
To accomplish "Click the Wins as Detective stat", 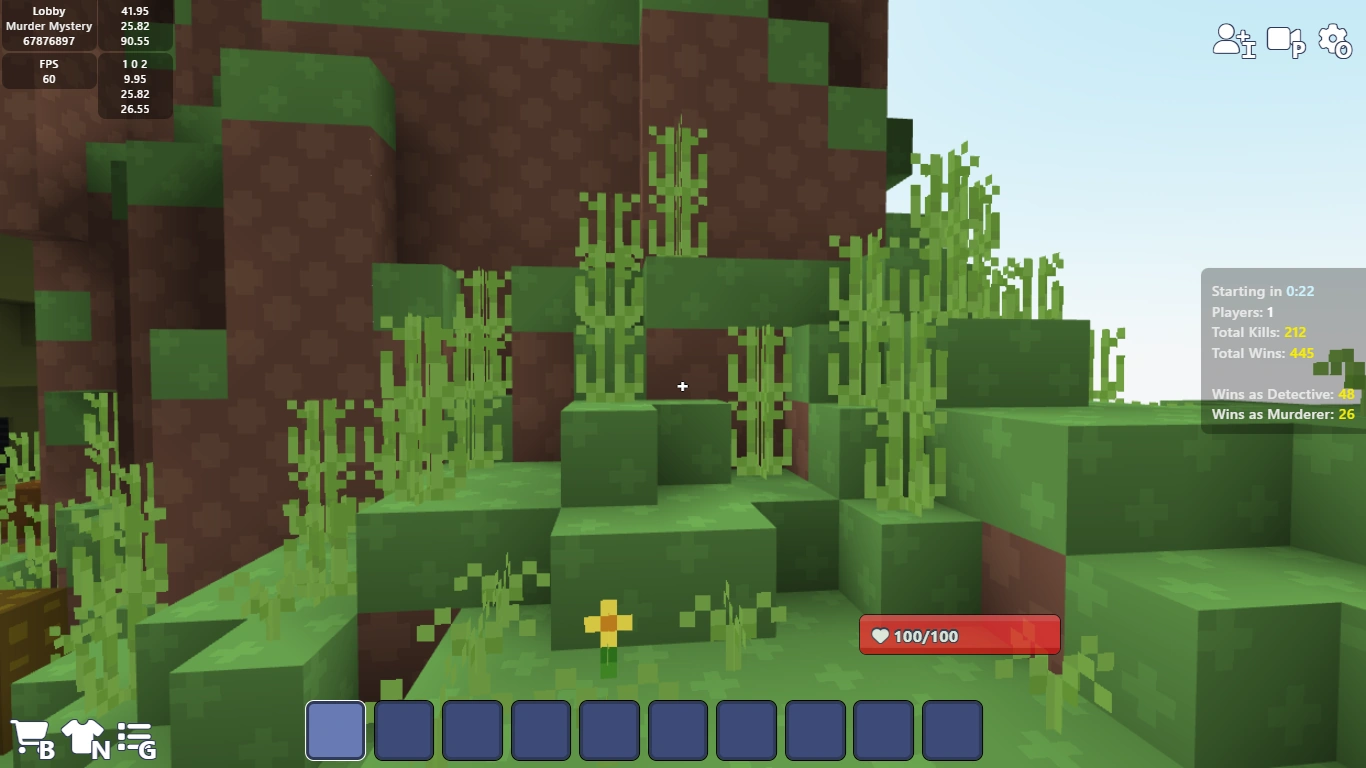I will (1282, 394).
